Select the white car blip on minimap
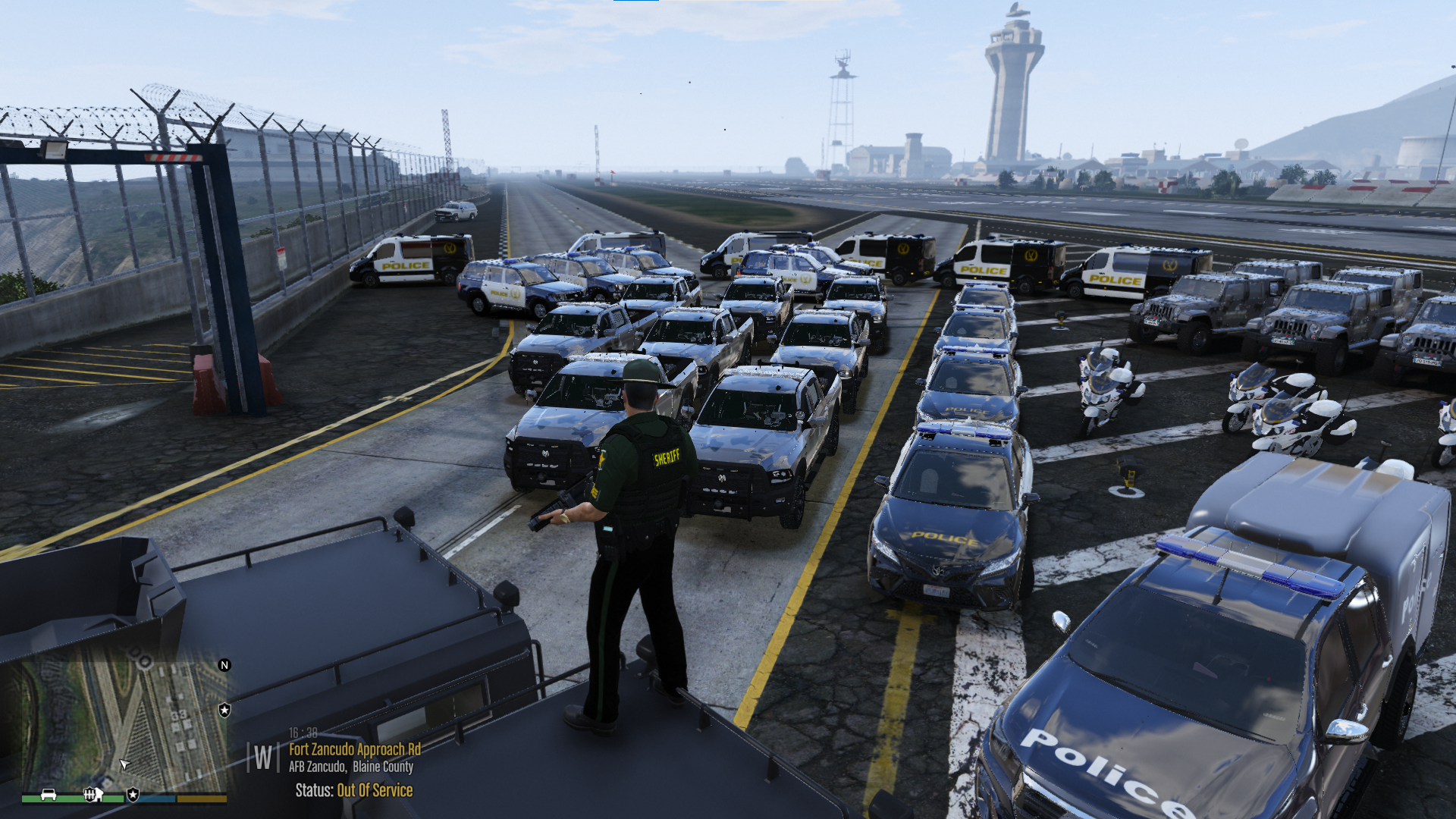This screenshot has width=1456, height=819. point(49,794)
